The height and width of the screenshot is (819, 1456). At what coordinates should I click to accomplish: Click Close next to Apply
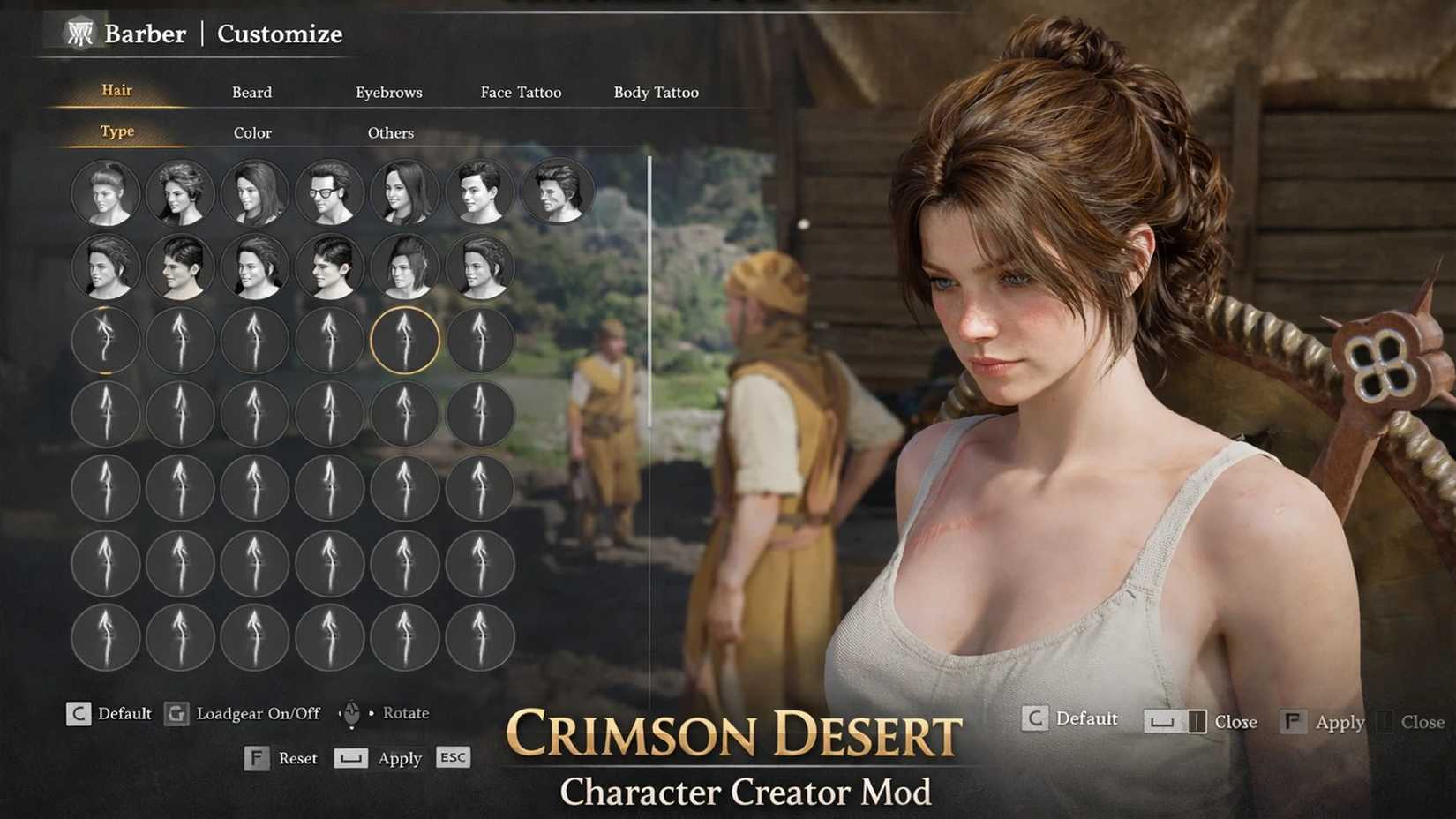[x=1418, y=721]
